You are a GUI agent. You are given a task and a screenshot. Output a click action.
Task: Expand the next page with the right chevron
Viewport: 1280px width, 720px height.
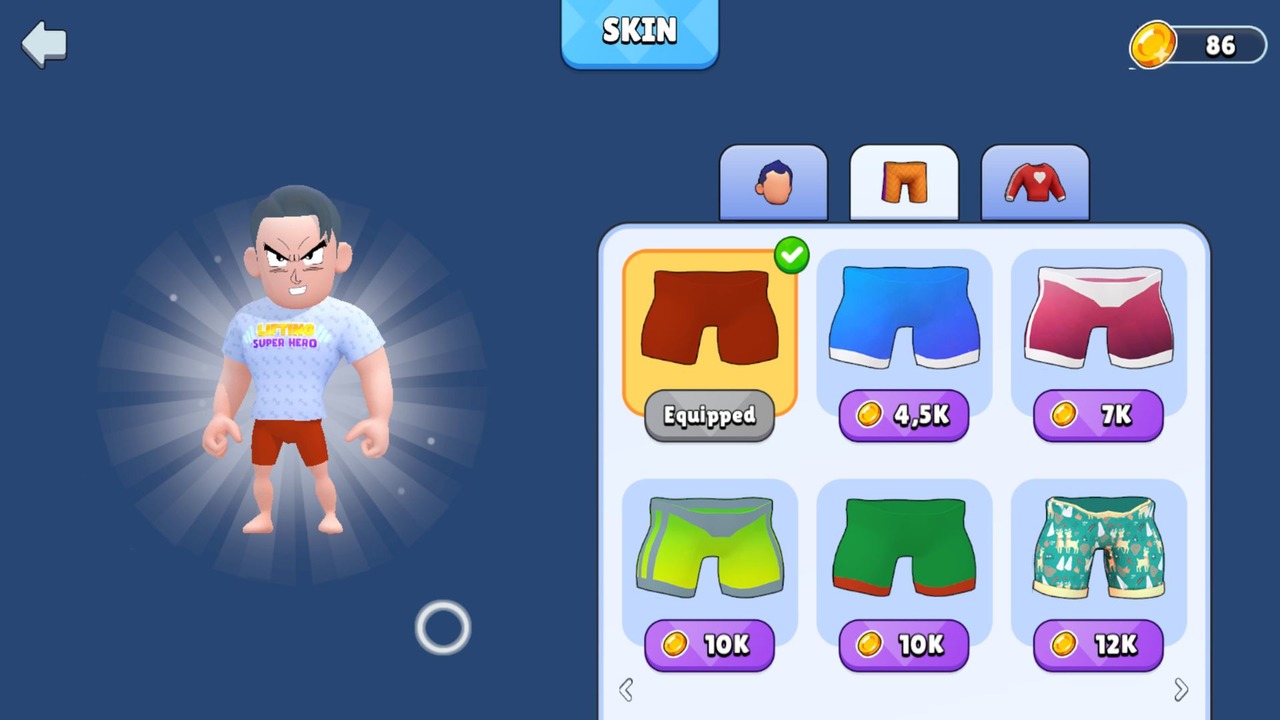pyautogui.click(x=1180, y=689)
